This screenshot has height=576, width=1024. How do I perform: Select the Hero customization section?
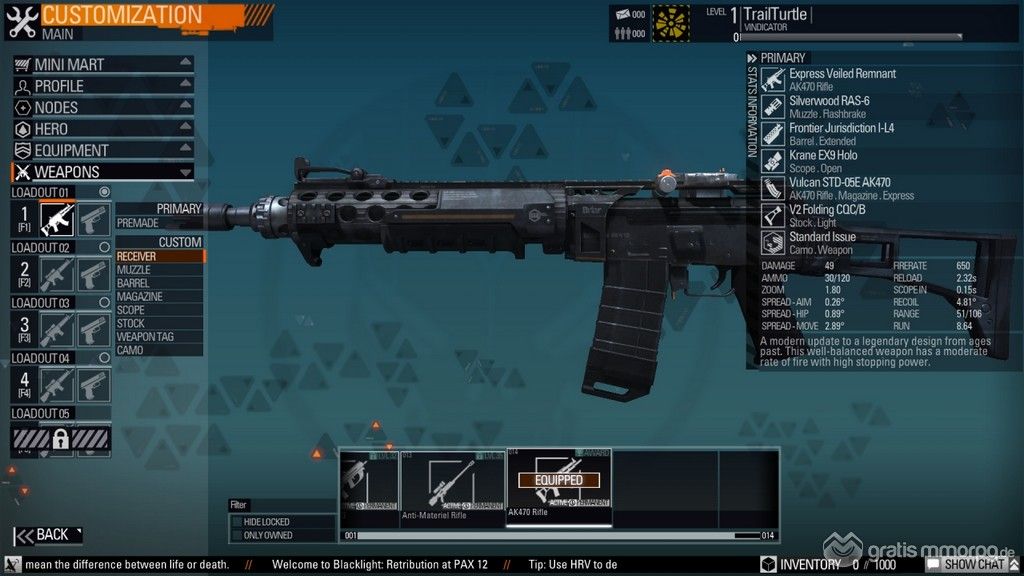pyautogui.click(x=102, y=129)
